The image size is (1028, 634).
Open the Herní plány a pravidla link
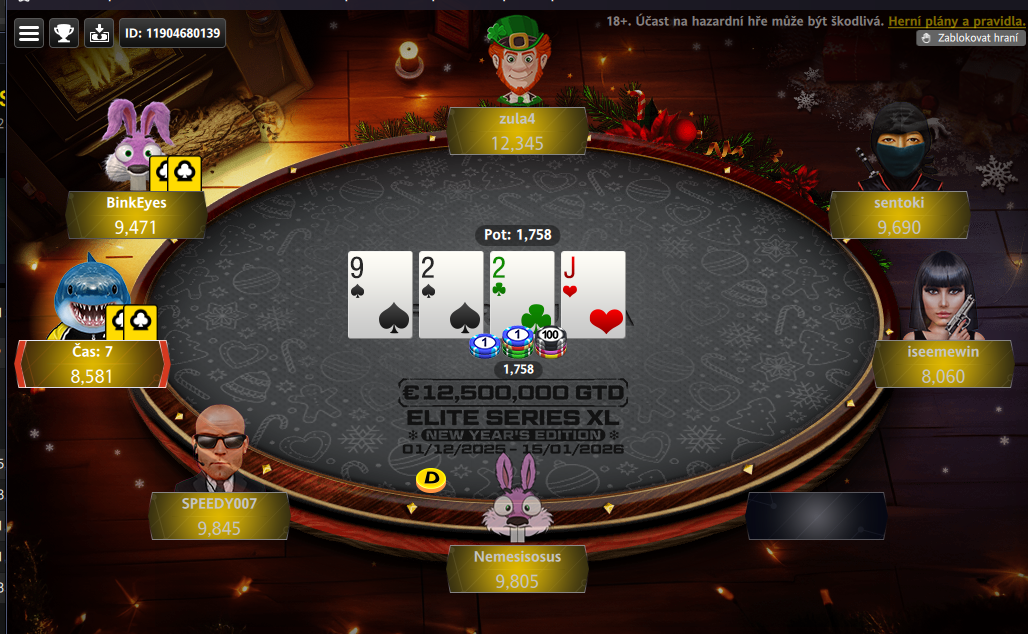[955, 21]
